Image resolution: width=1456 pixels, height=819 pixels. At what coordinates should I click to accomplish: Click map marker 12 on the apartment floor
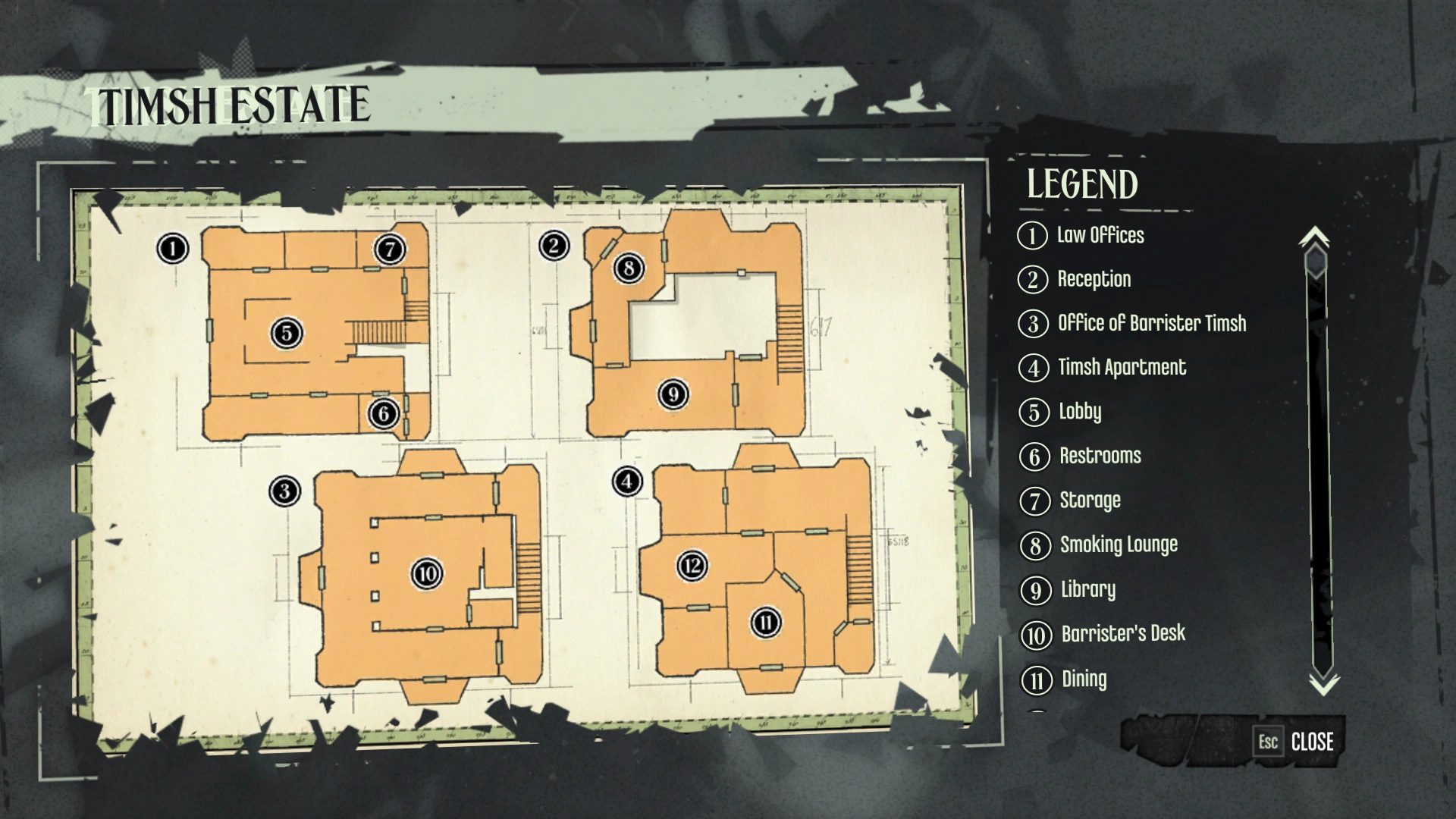coord(692,566)
